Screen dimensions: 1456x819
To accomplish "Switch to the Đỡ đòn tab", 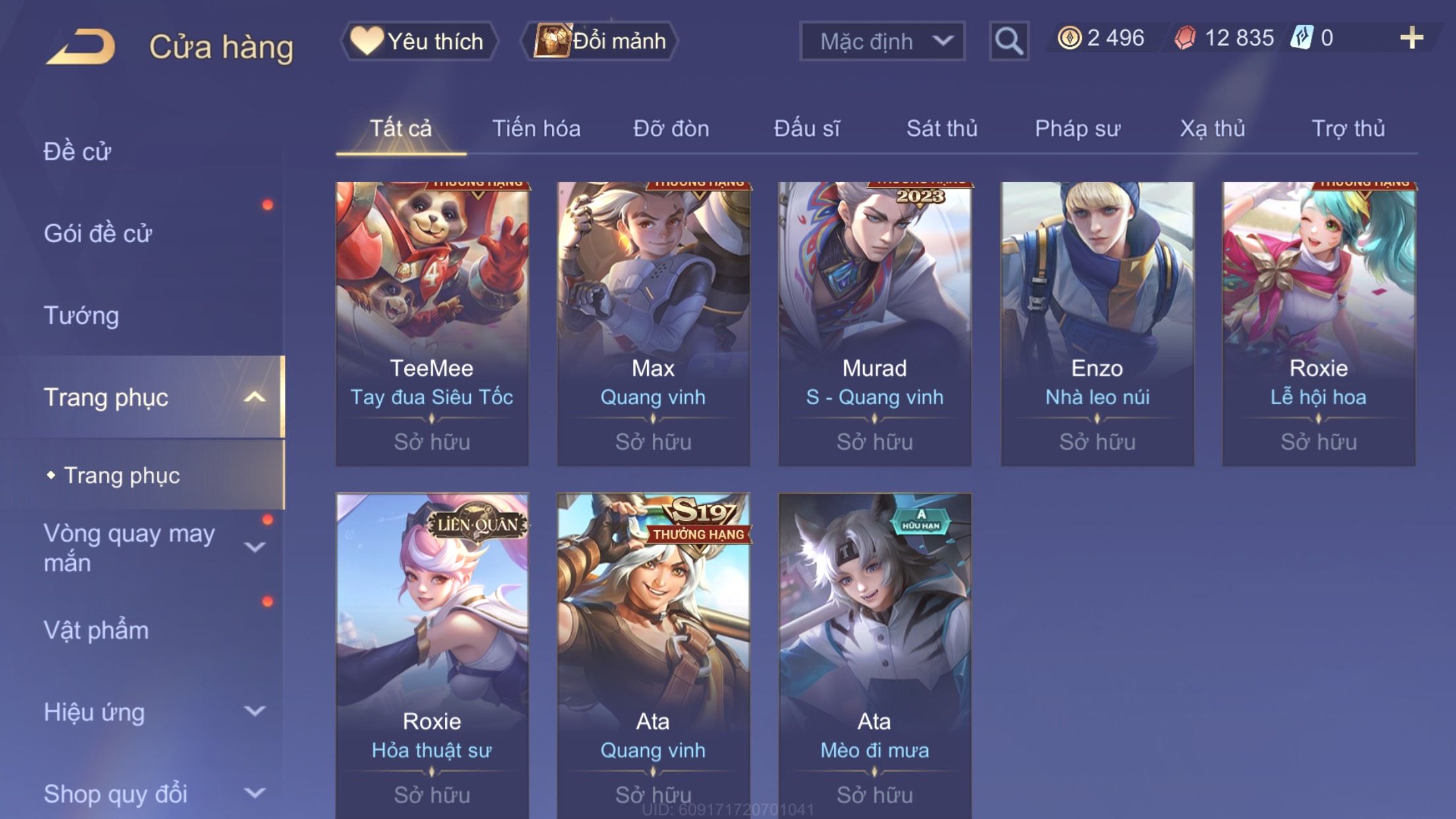I will 671,129.
